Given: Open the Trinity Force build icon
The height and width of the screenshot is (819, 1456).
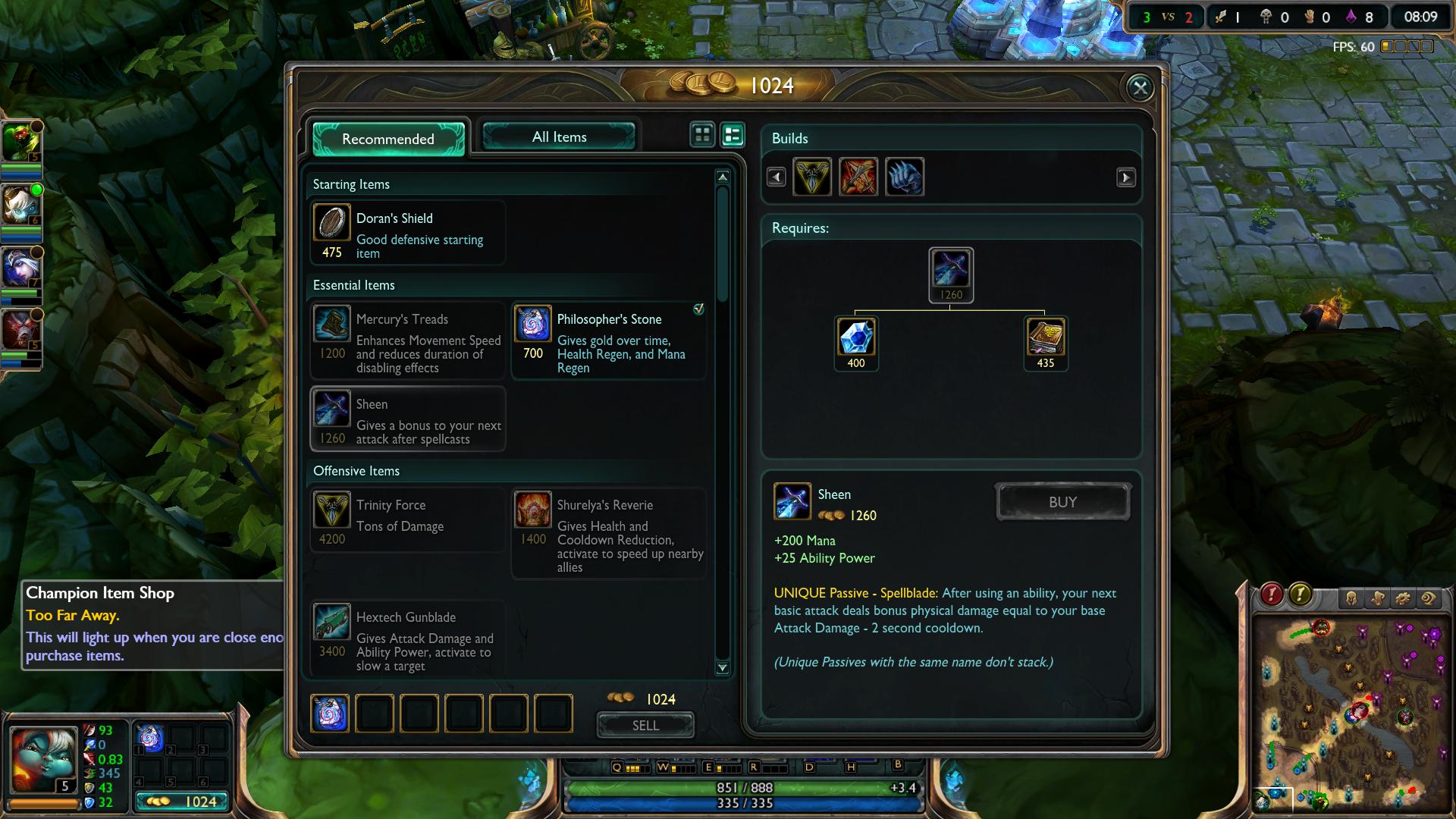Looking at the screenshot, I should 812,177.
